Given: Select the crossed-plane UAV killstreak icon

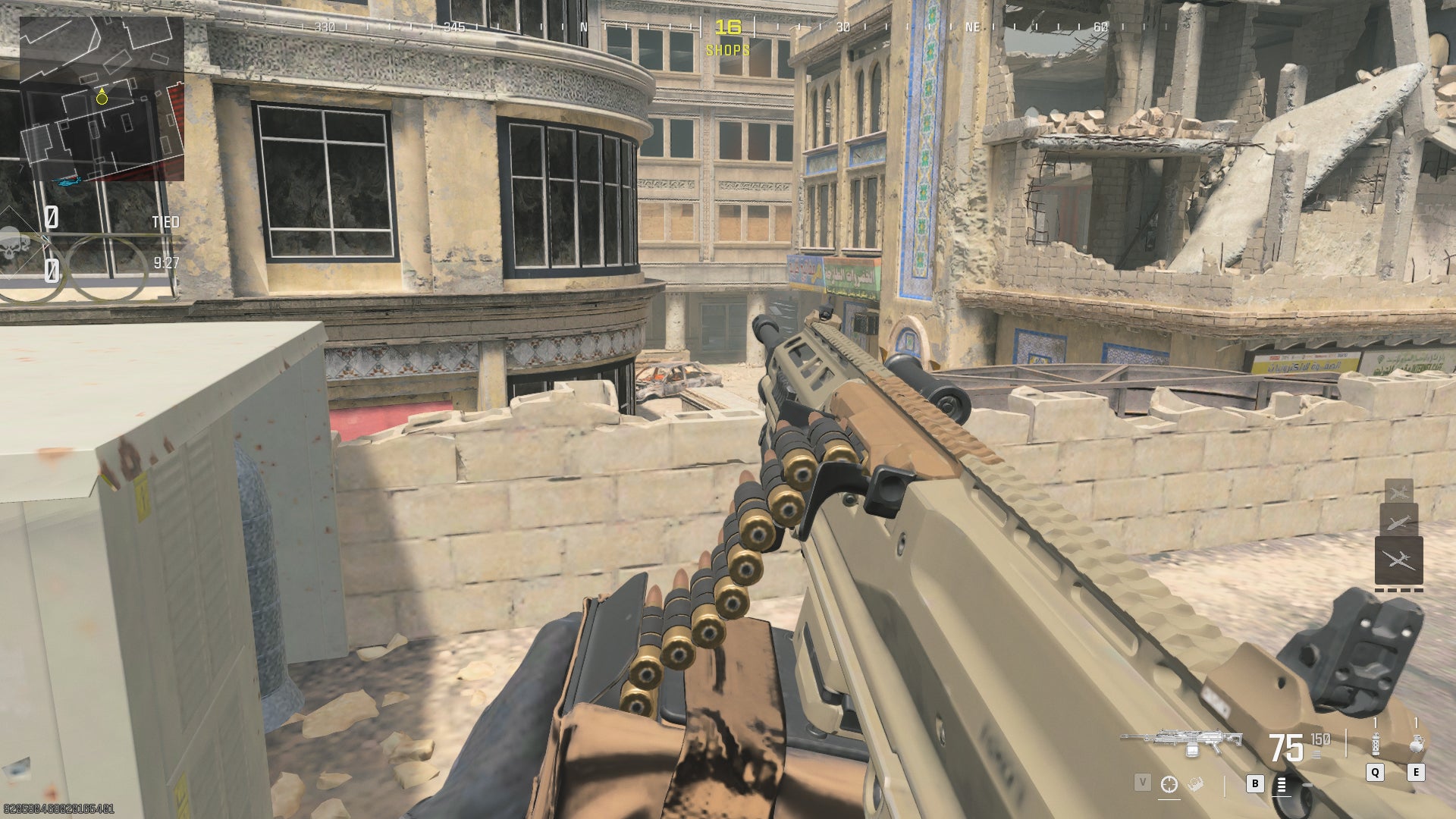Looking at the screenshot, I should pos(1399,491).
